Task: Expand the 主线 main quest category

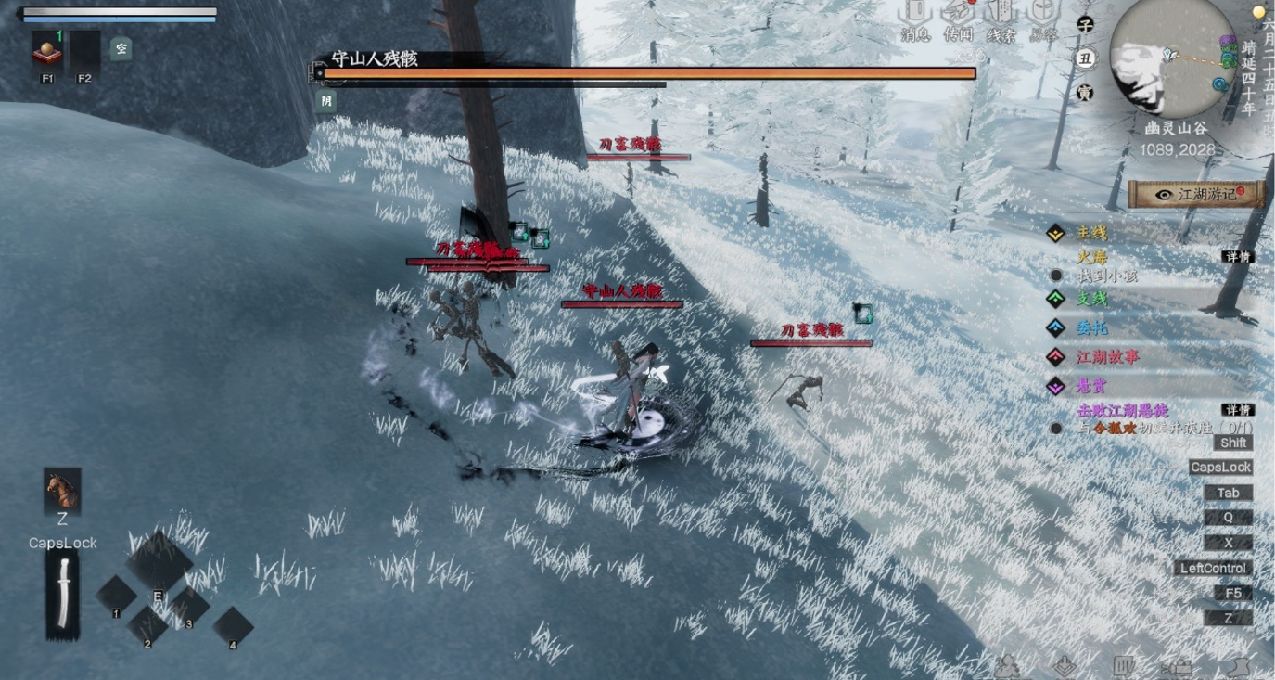Action: (x=1091, y=233)
